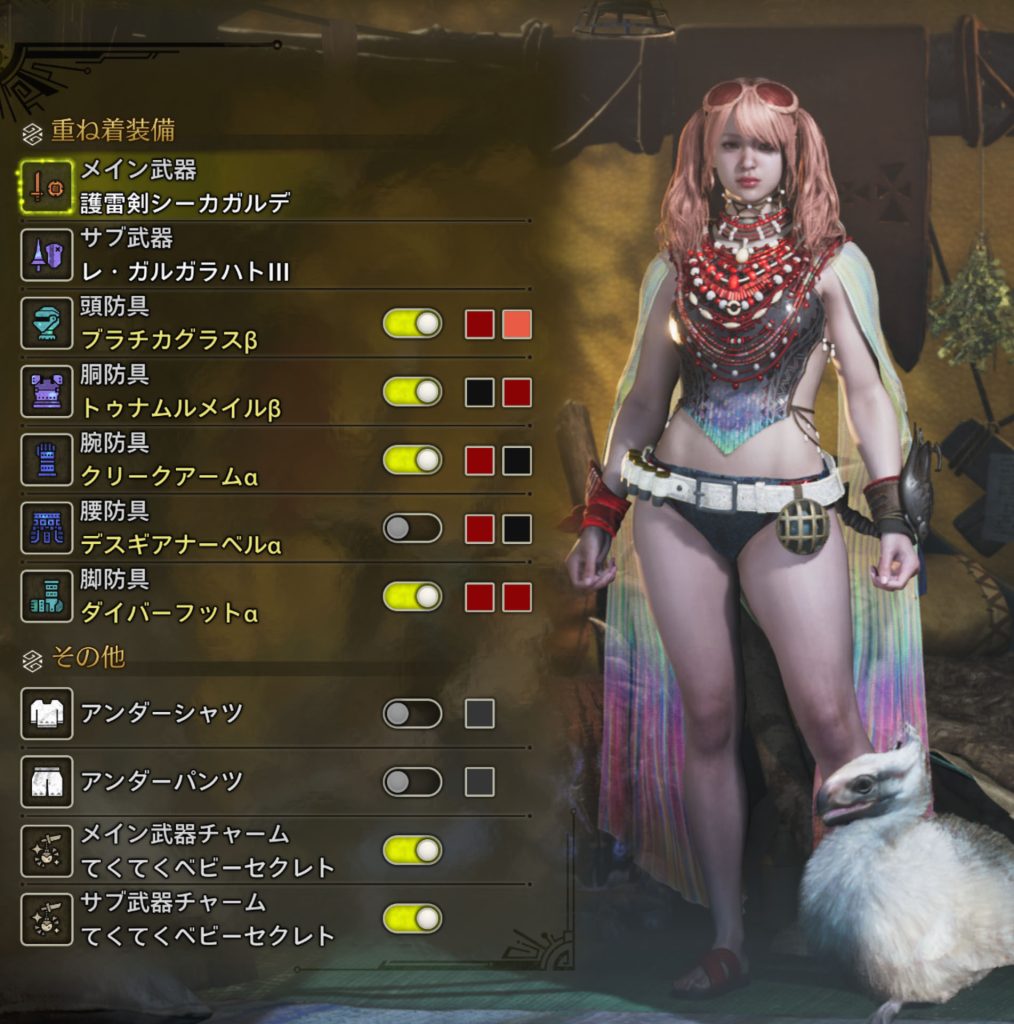Toggle head armor ブラチカグラスβ visibility
This screenshot has width=1014, height=1024.
click(412, 324)
